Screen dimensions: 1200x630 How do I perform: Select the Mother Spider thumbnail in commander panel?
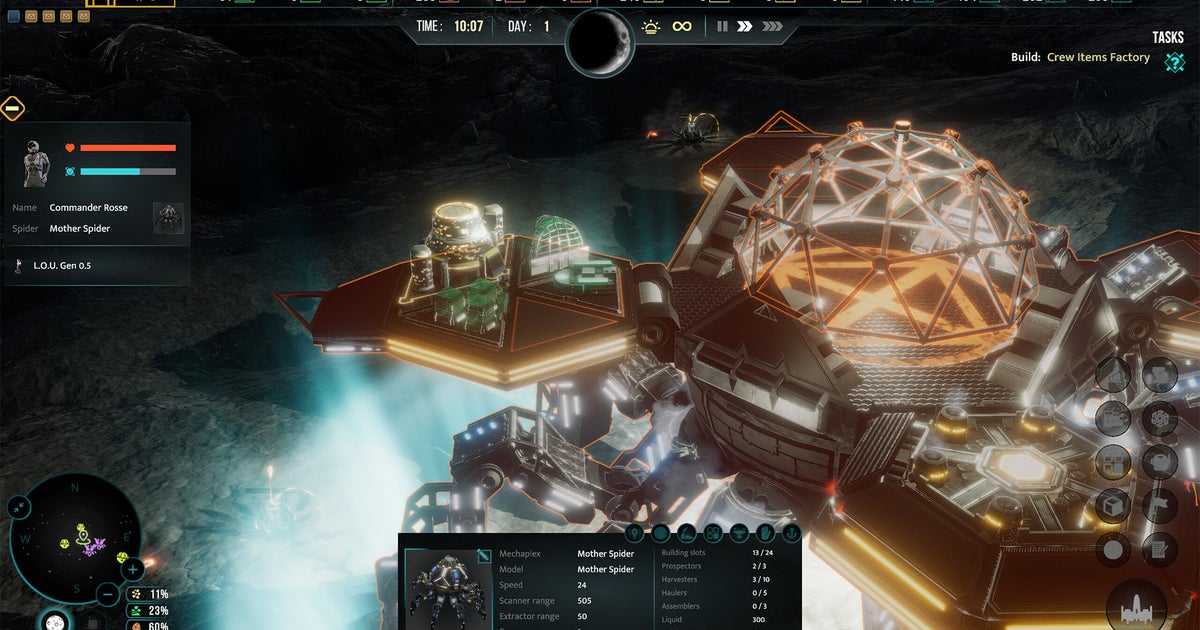168,218
